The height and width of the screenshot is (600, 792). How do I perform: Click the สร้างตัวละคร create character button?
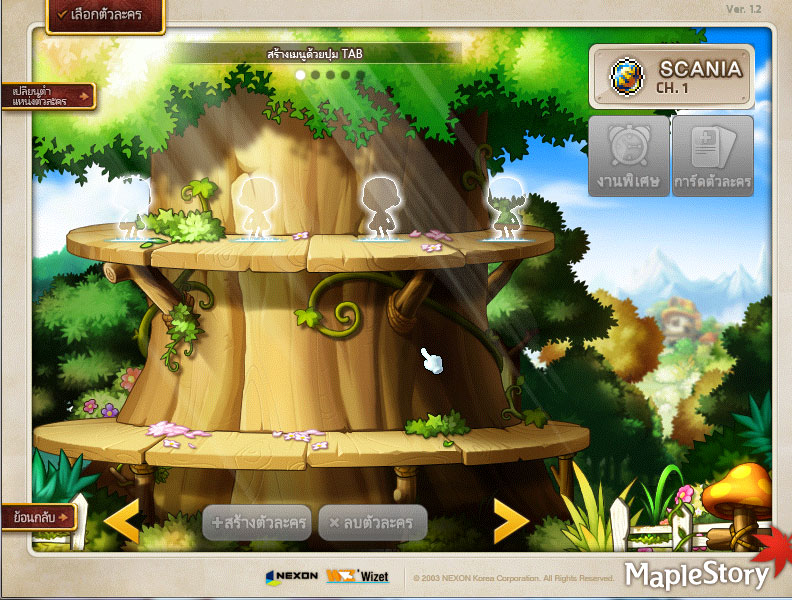(257, 522)
